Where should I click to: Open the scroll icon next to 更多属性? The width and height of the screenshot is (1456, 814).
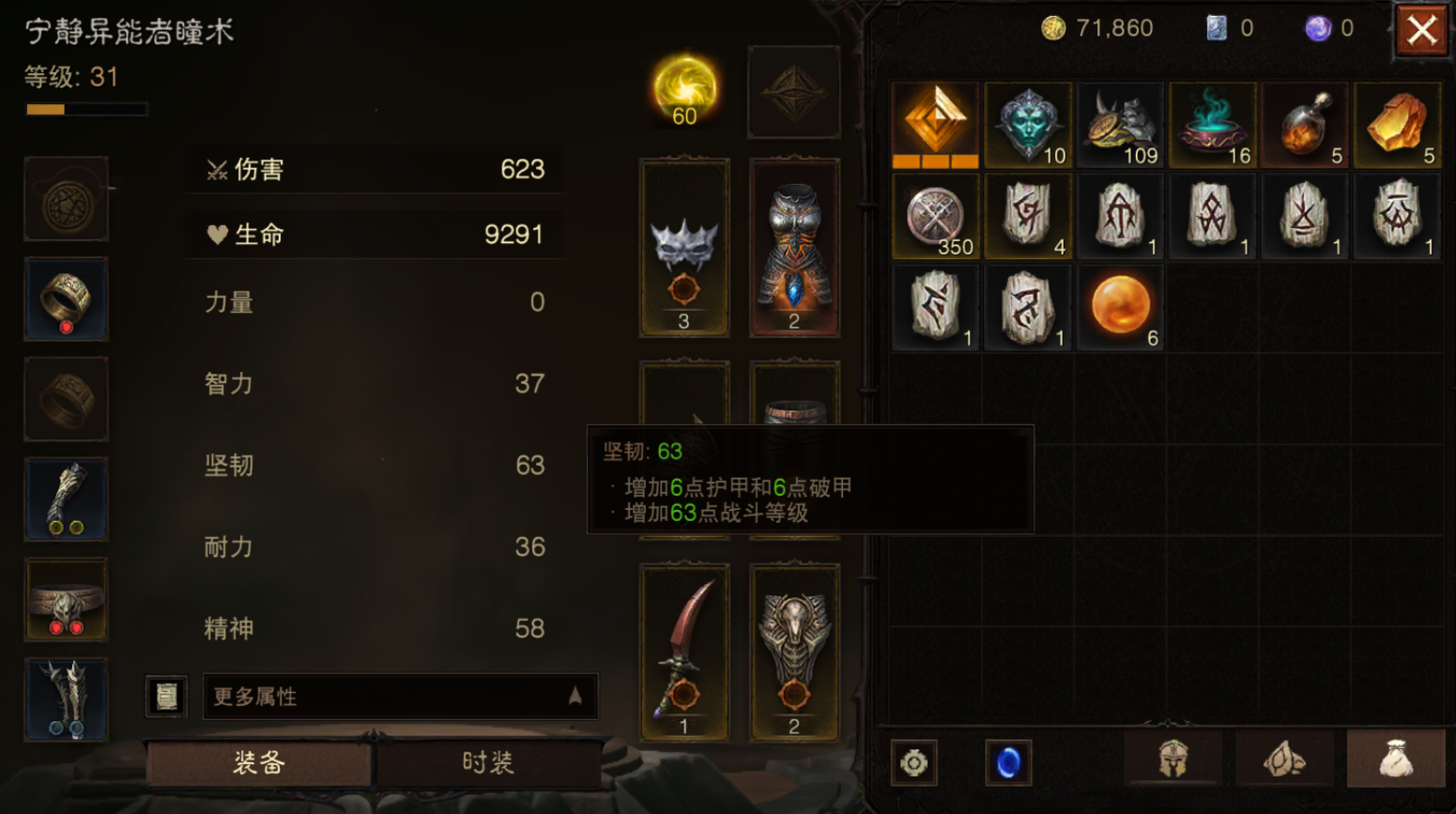click(x=166, y=696)
